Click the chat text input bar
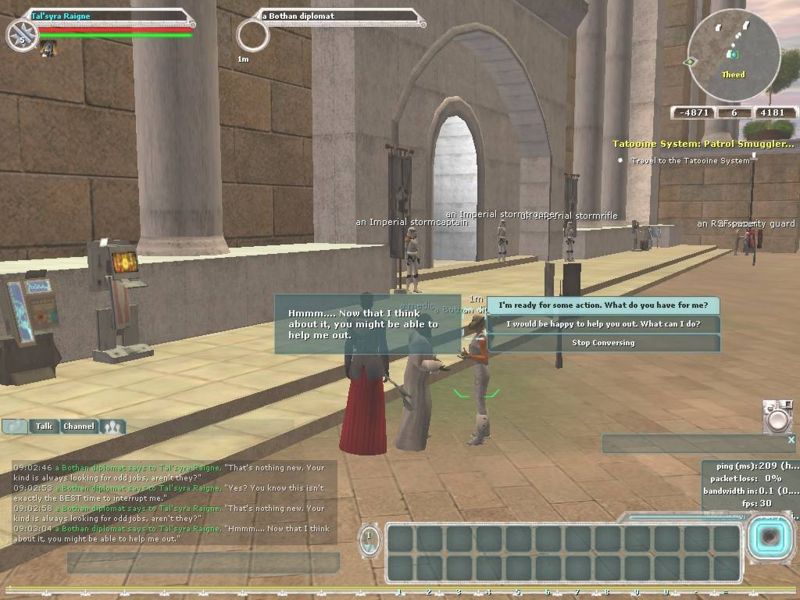 pos(200,562)
